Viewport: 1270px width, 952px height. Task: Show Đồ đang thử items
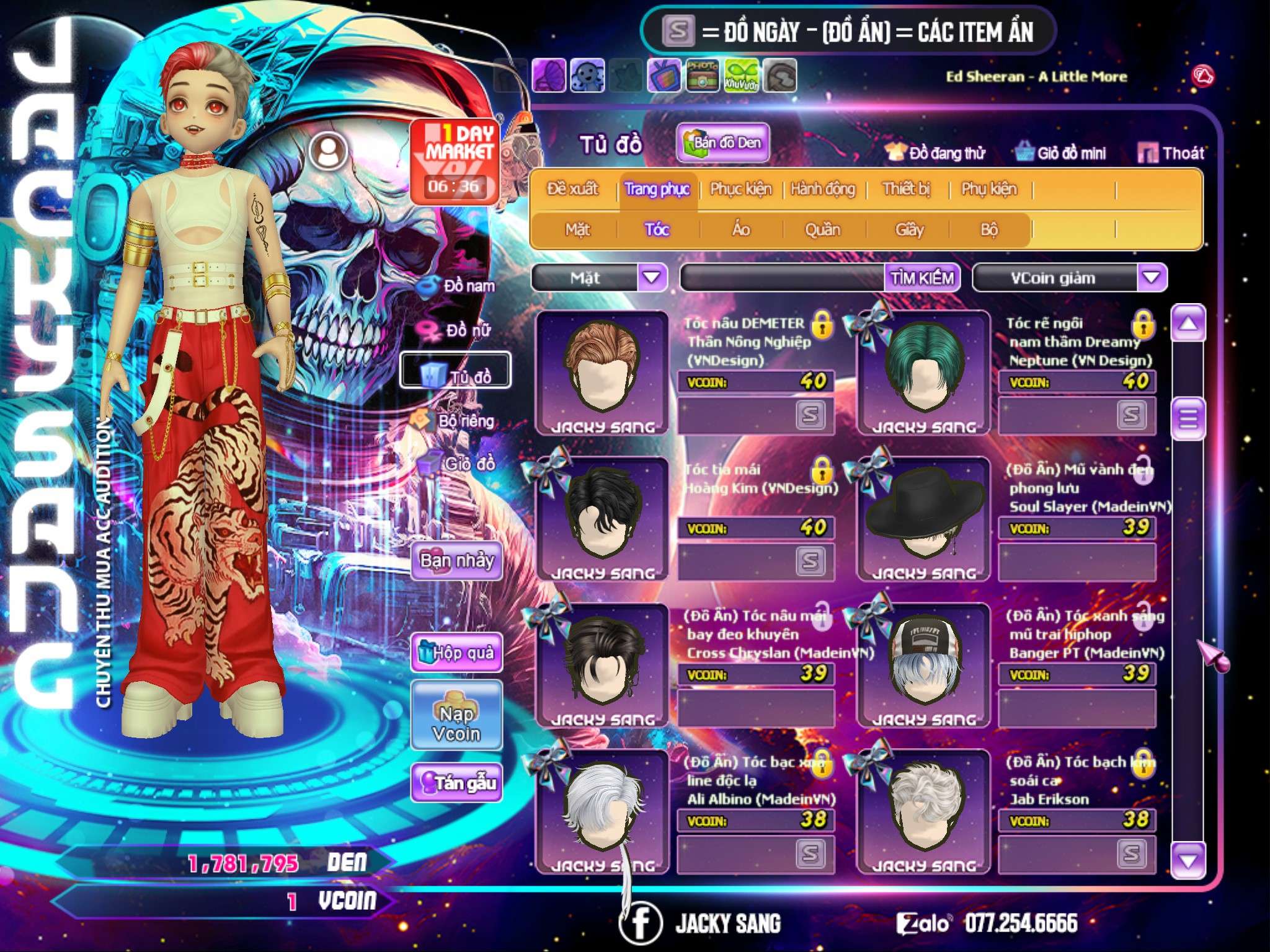(936, 152)
